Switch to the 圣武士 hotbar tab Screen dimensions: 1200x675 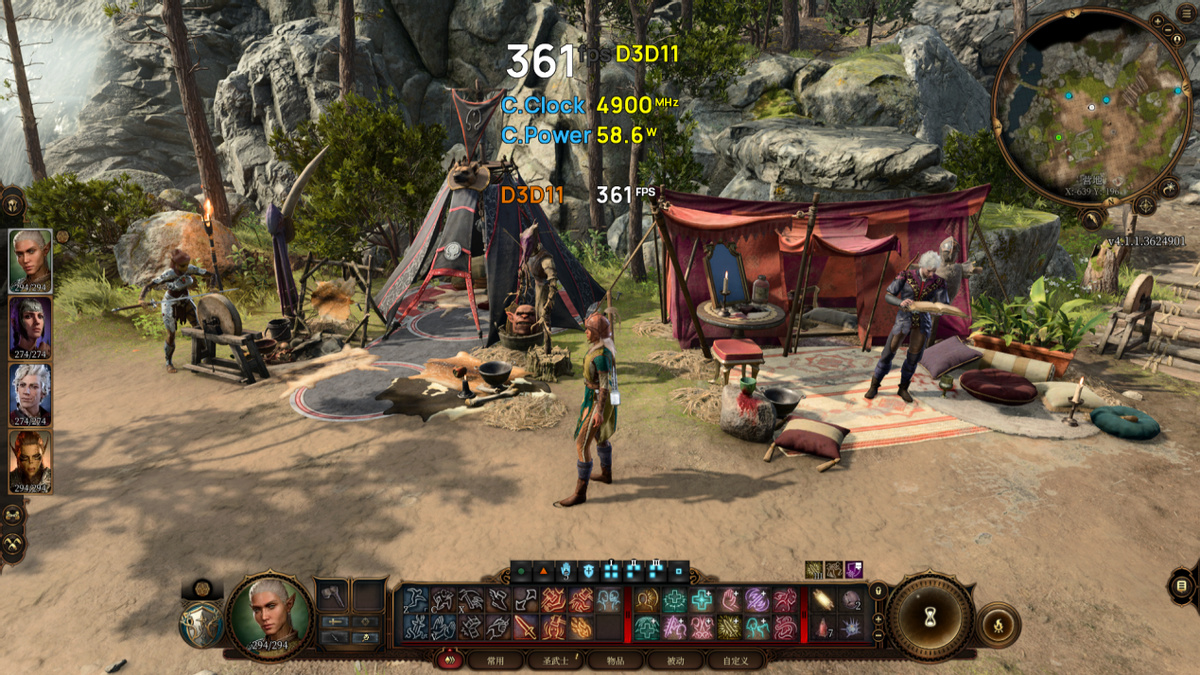click(555, 661)
